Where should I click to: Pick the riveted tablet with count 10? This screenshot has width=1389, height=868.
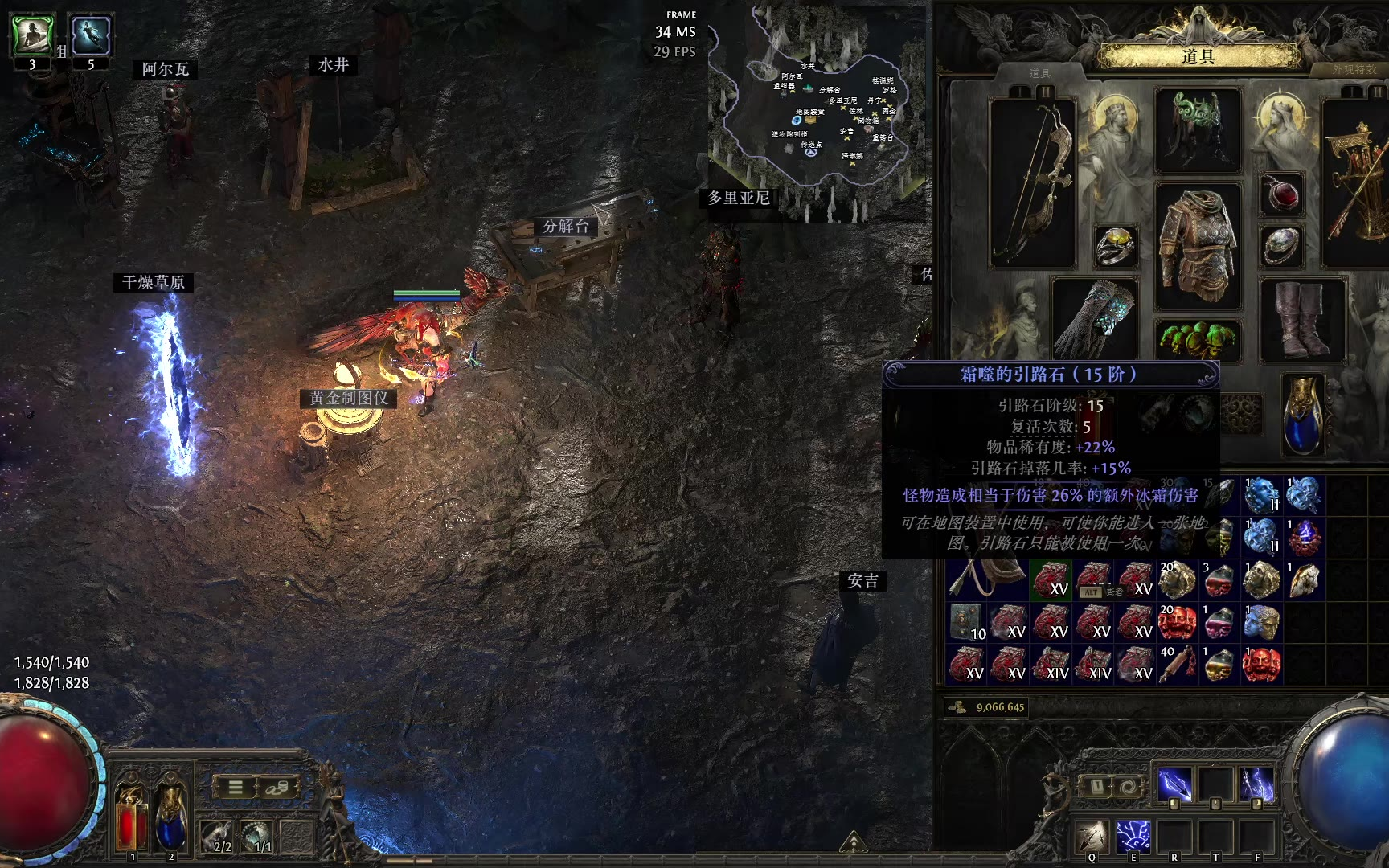tap(967, 622)
